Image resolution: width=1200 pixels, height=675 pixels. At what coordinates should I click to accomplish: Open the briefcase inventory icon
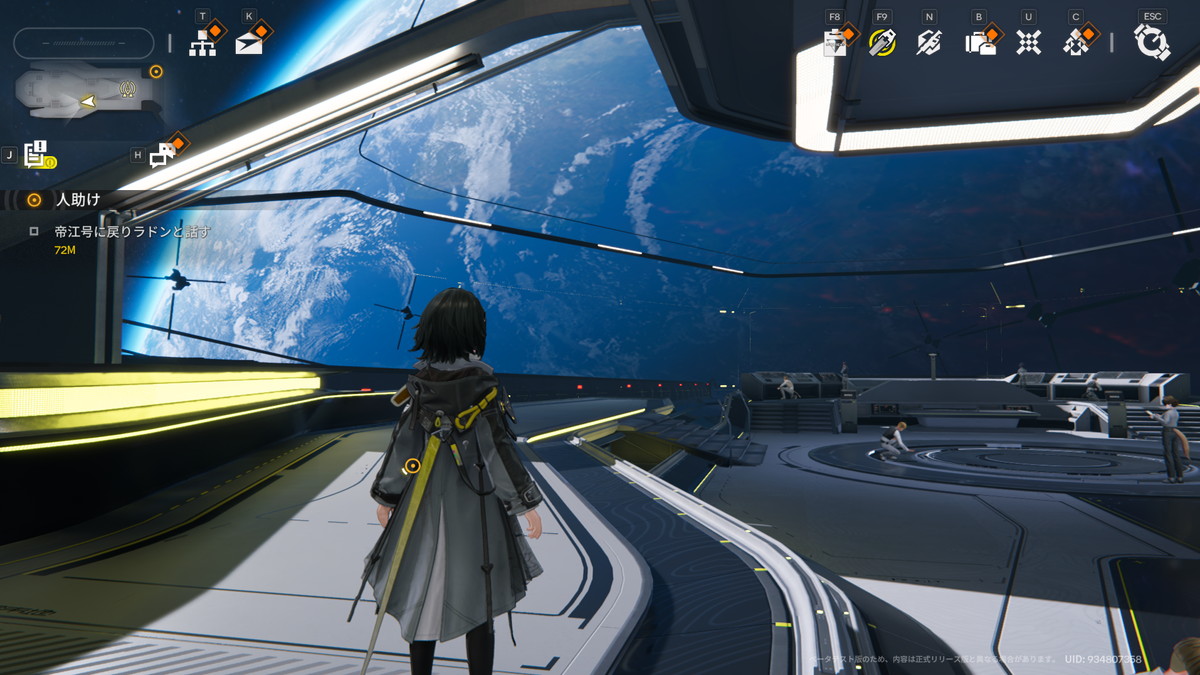[x=979, y=42]
